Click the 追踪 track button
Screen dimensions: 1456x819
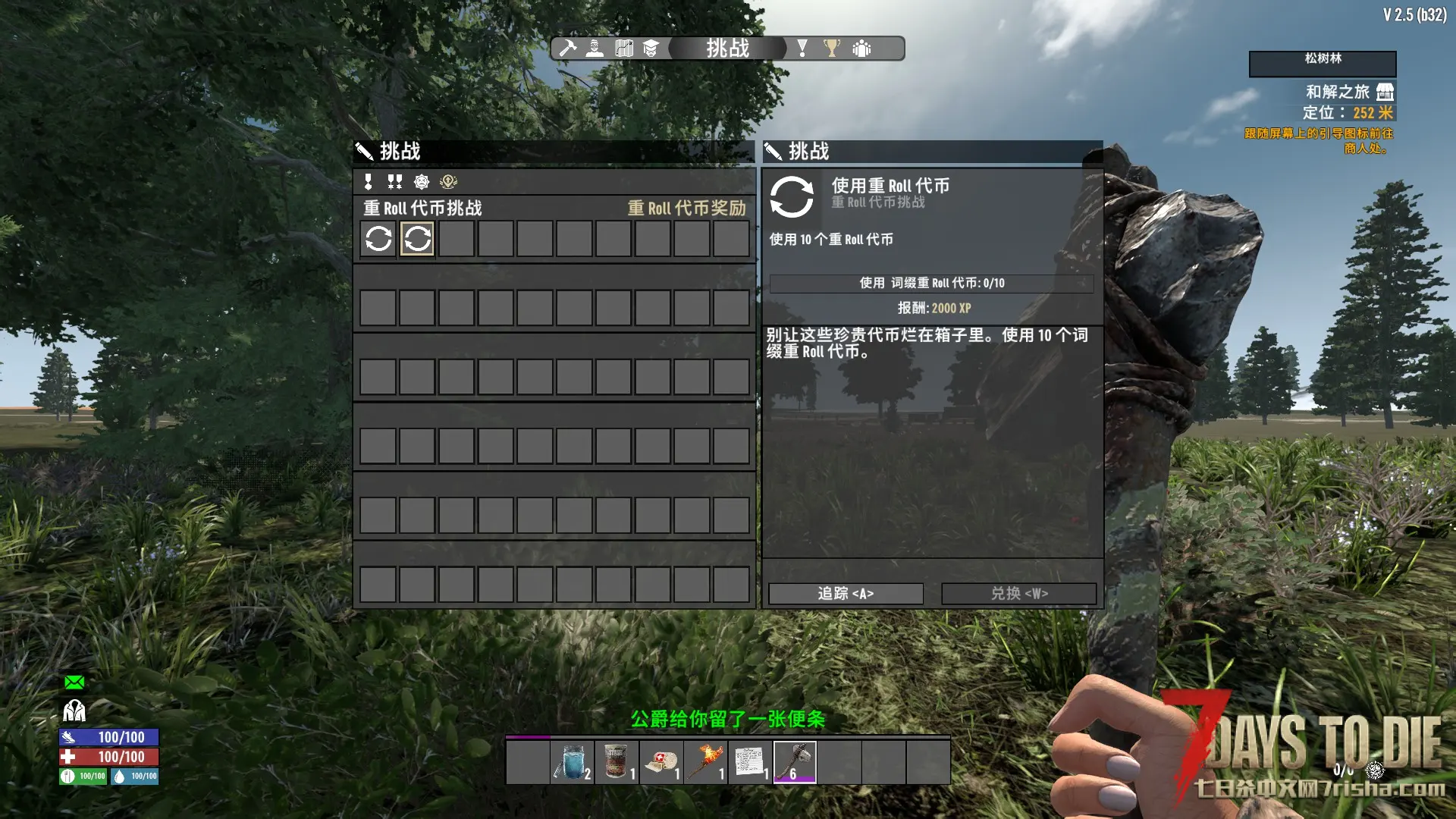point(846,593)
